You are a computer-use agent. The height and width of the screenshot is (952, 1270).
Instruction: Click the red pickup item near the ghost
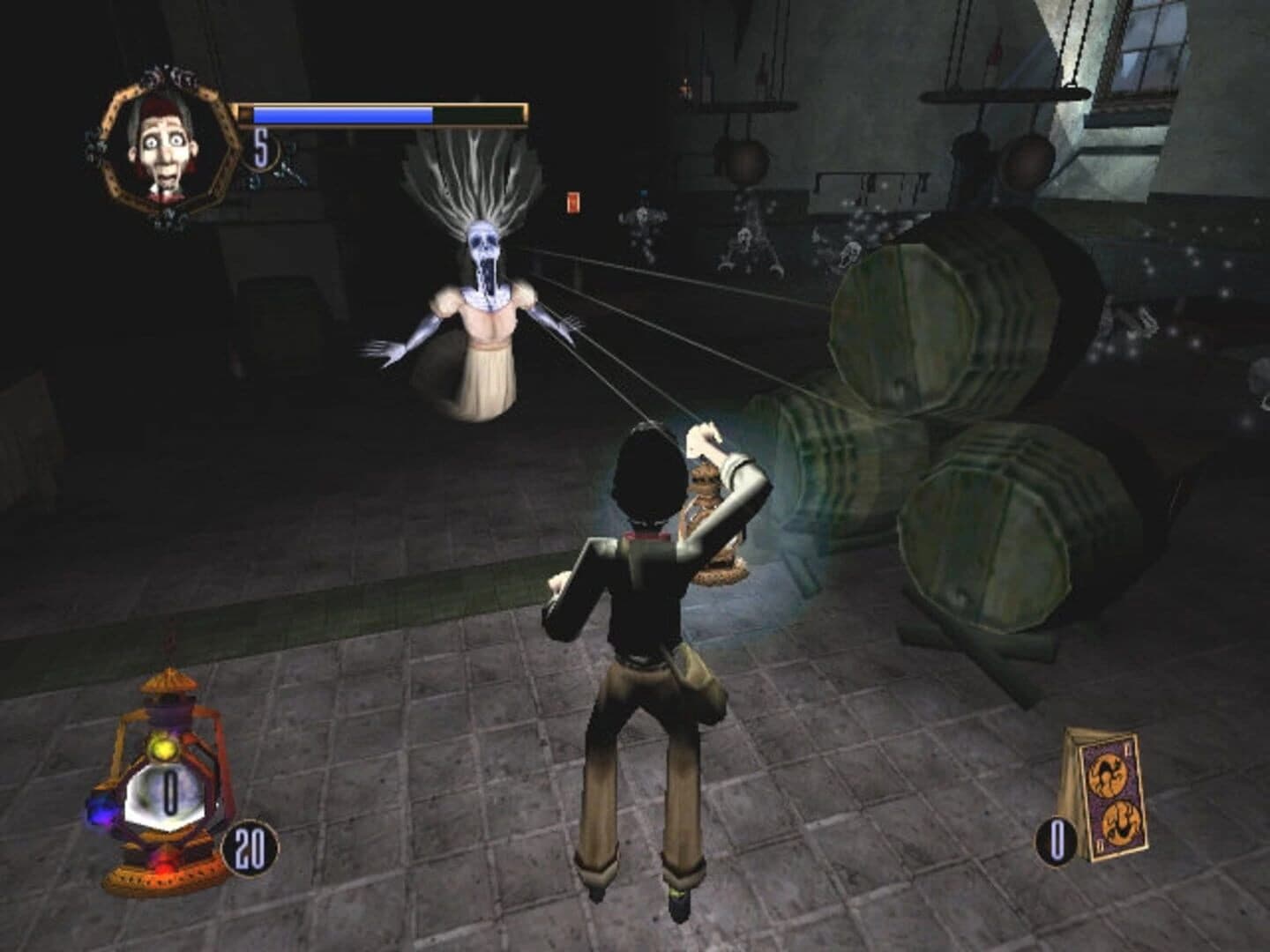pyautogui.click(x=571, y=201)
